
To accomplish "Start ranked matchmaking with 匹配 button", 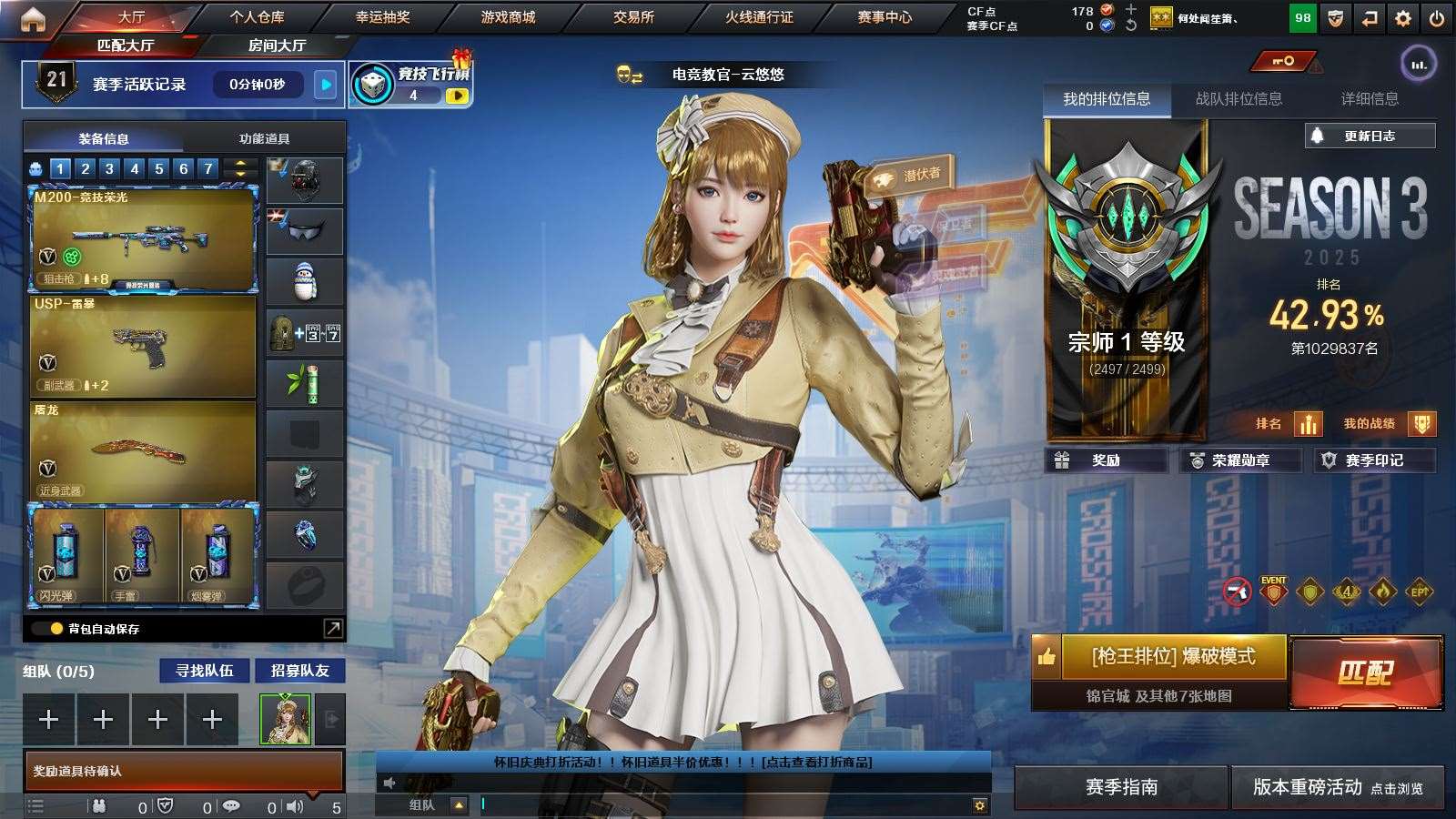I will point(1365,672).
